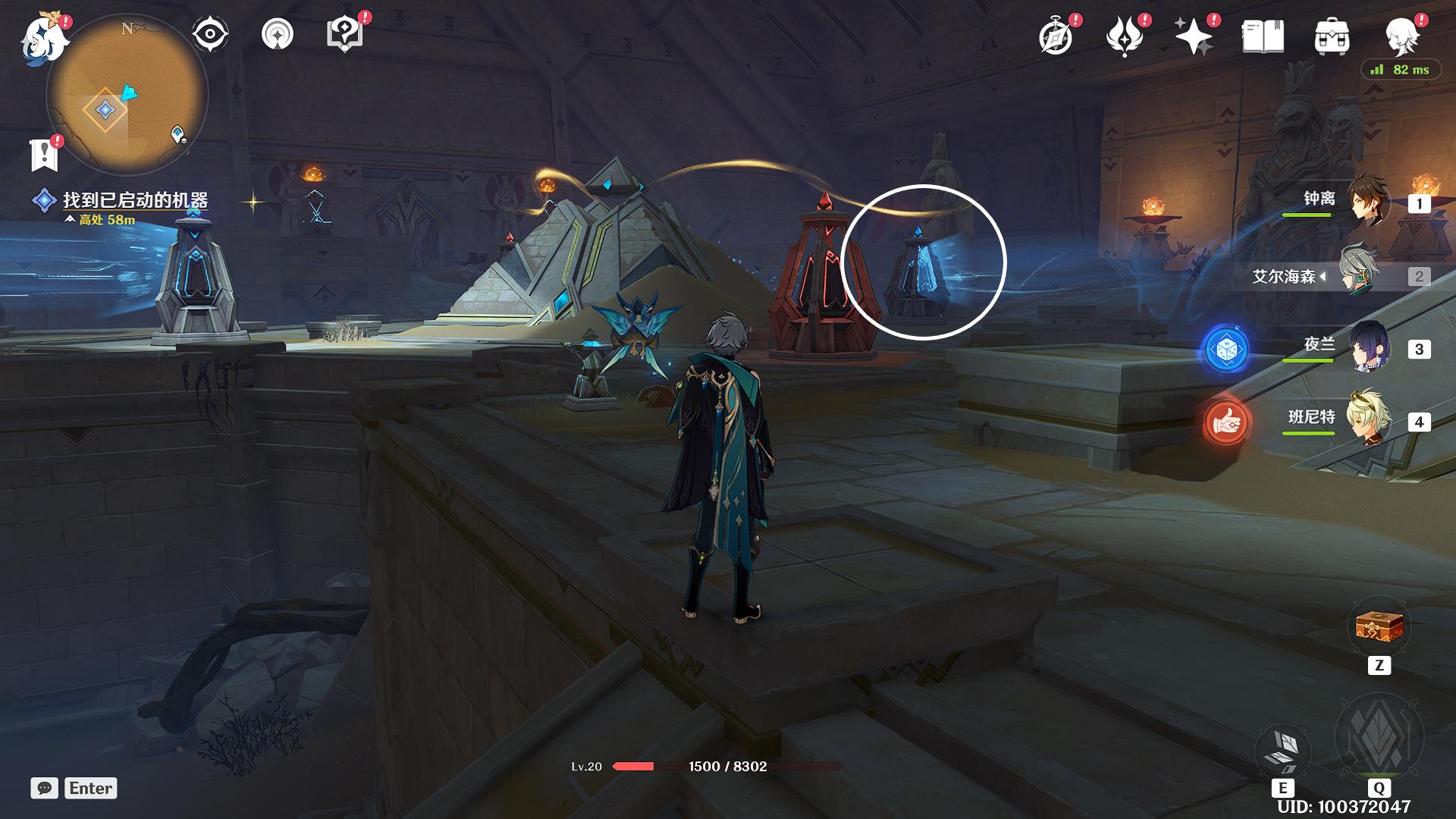Image resolution: width=1456 pixels, height=819 pixels.
Task: Open the exclamation flag notice icon
Action: (x=44, y=155)
